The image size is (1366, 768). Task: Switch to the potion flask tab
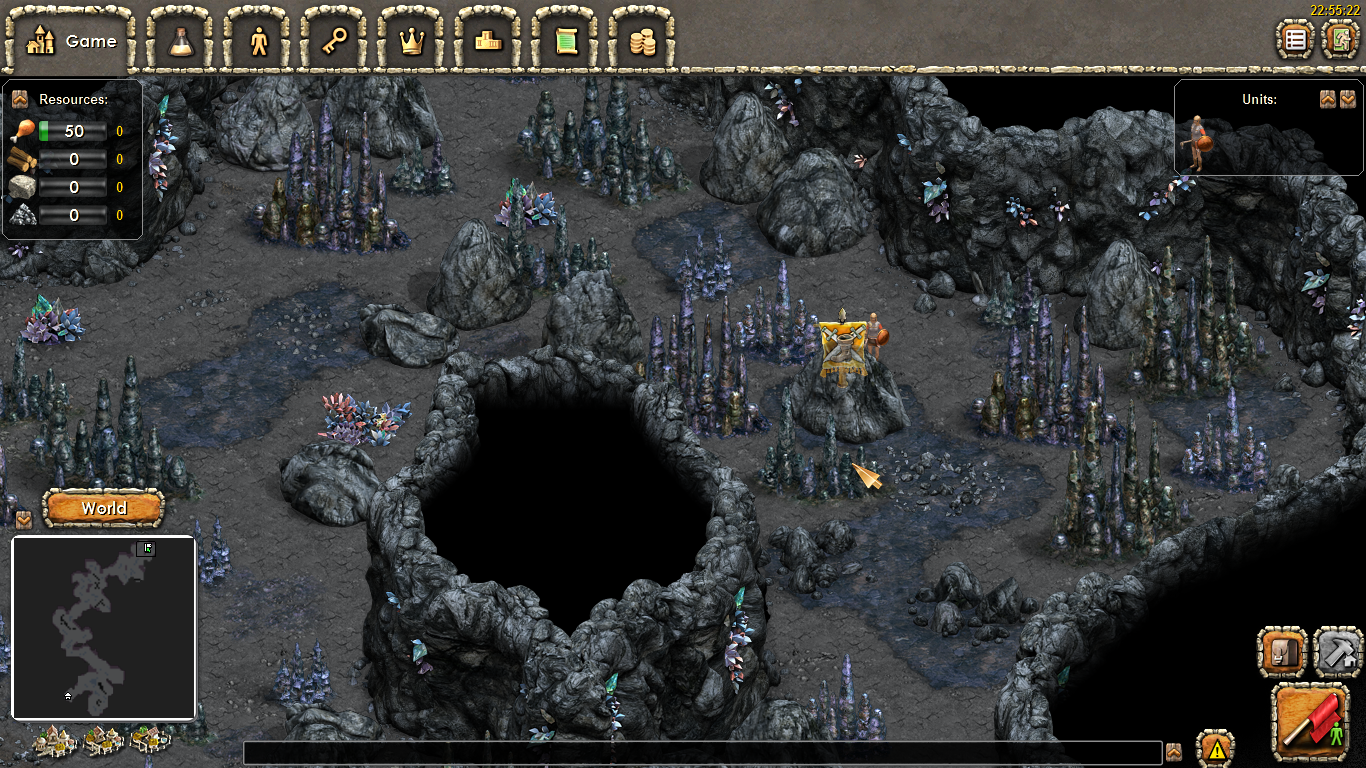point(181,41)
